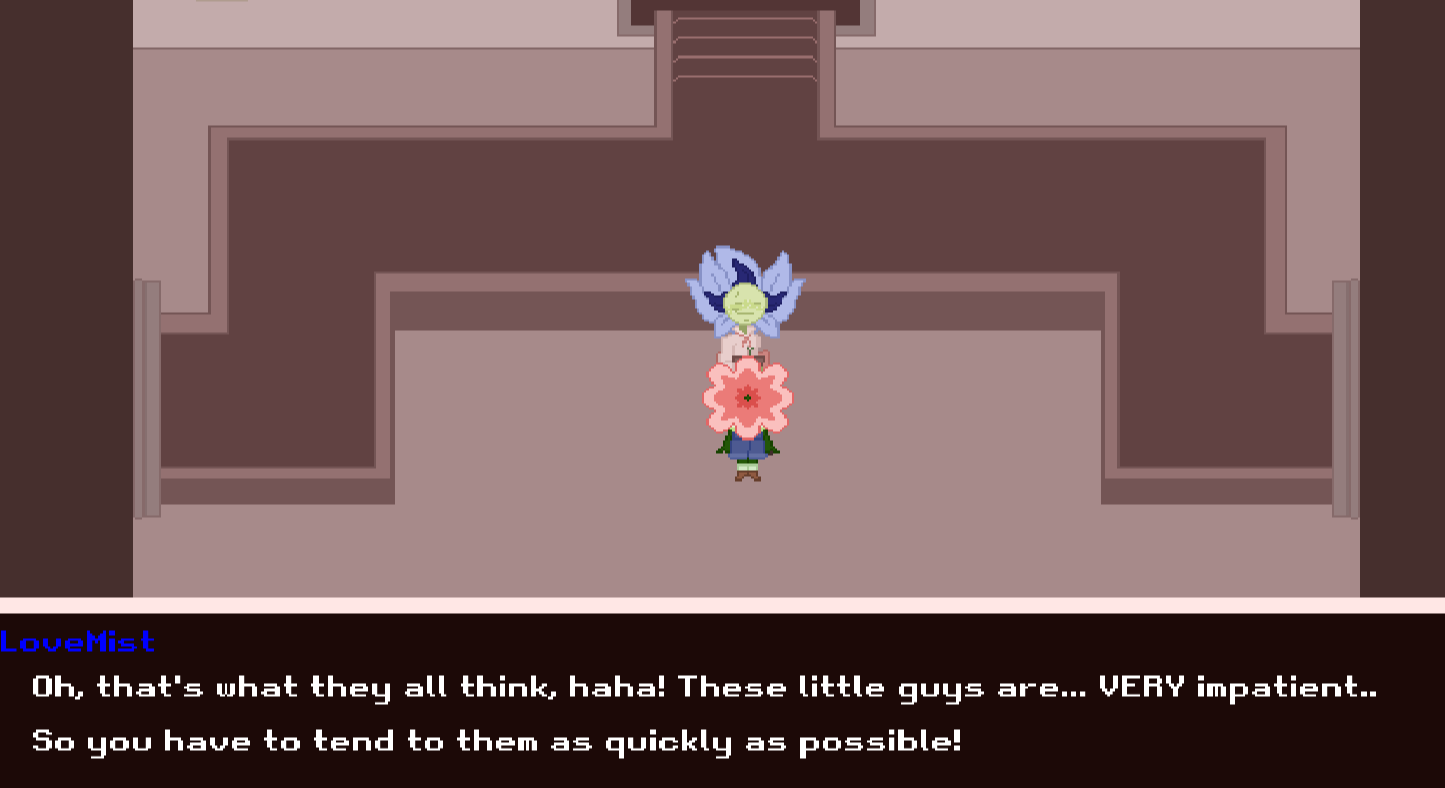Click the character's green face

point(743,305)
